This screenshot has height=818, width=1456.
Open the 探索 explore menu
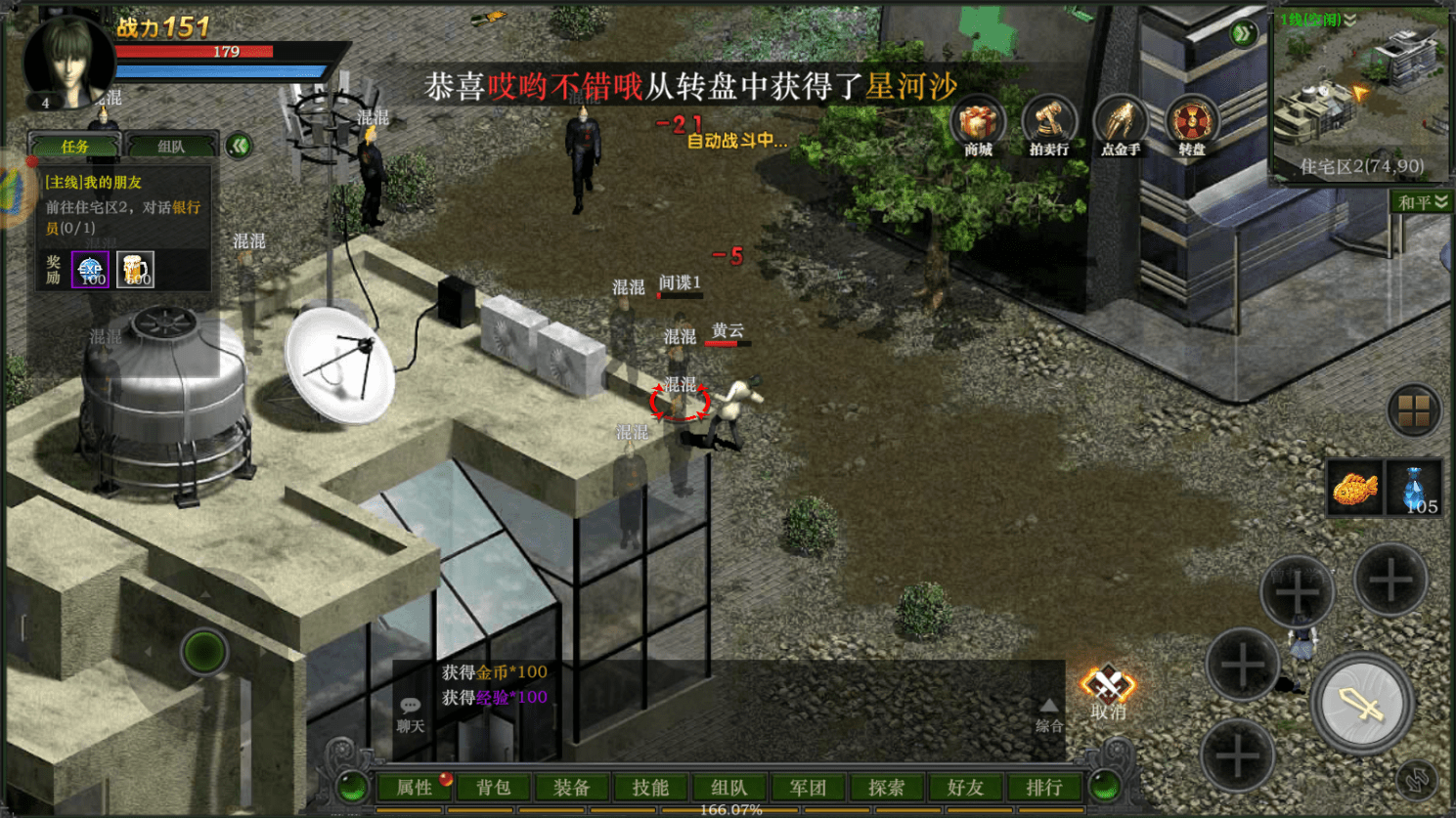[886, 788]
